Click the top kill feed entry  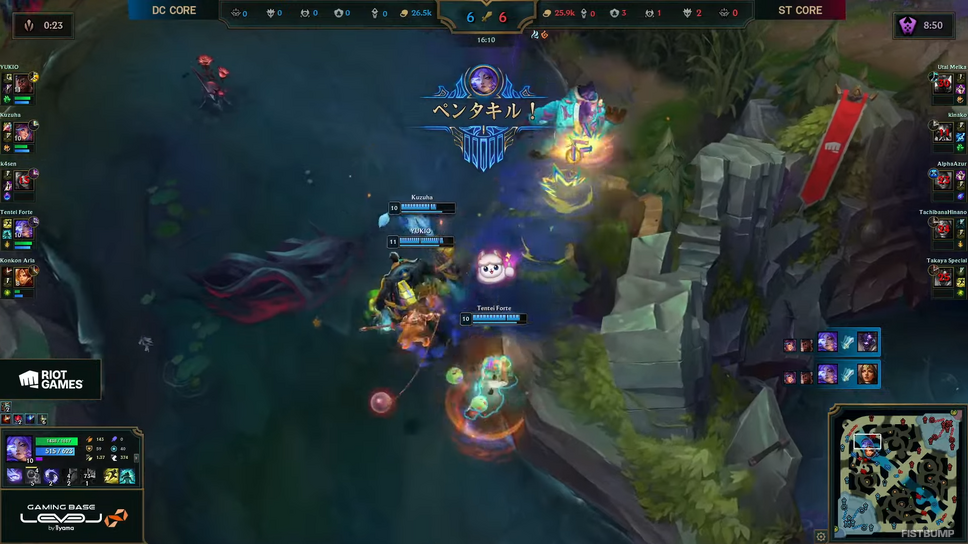pos(832,342)
